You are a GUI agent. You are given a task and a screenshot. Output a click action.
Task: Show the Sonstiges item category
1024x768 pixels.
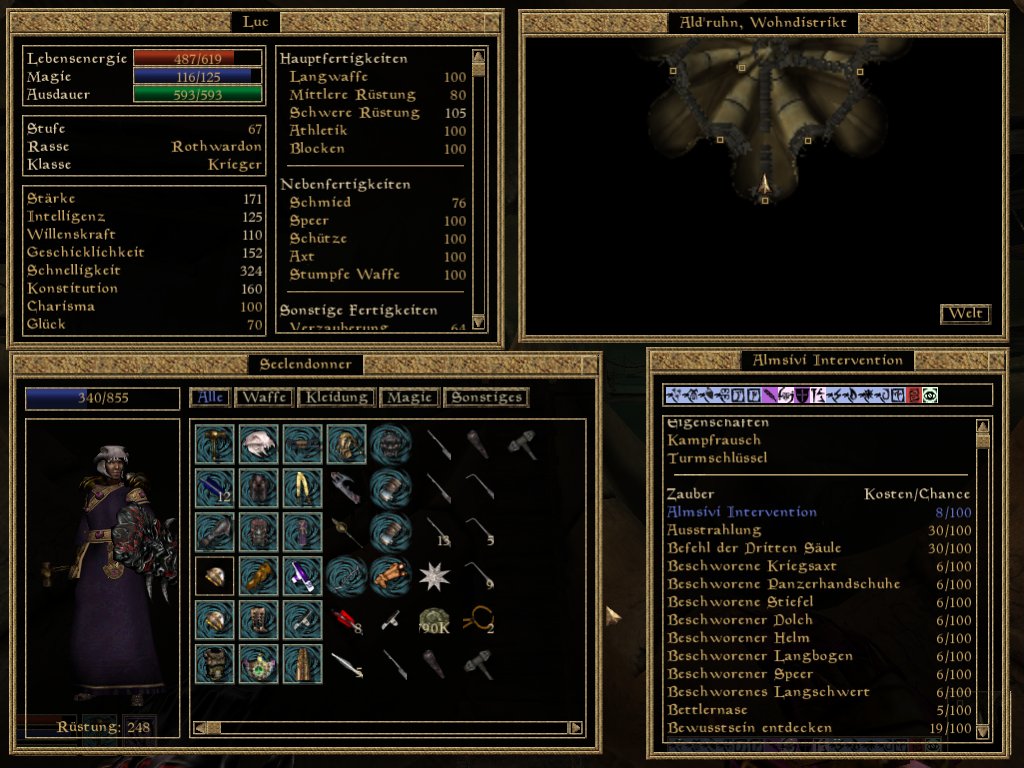tap(486, 398)
